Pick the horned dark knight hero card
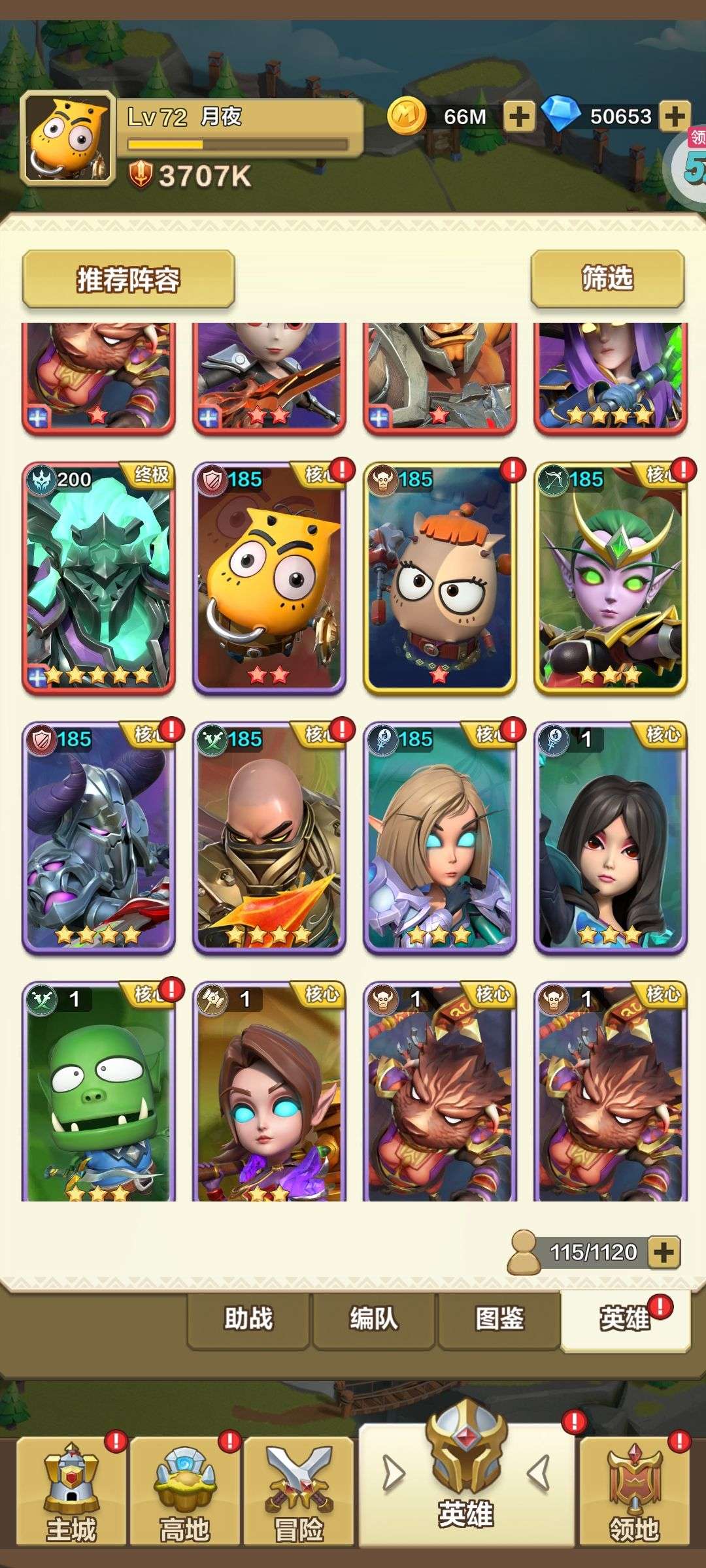 [x=99, y=838]
